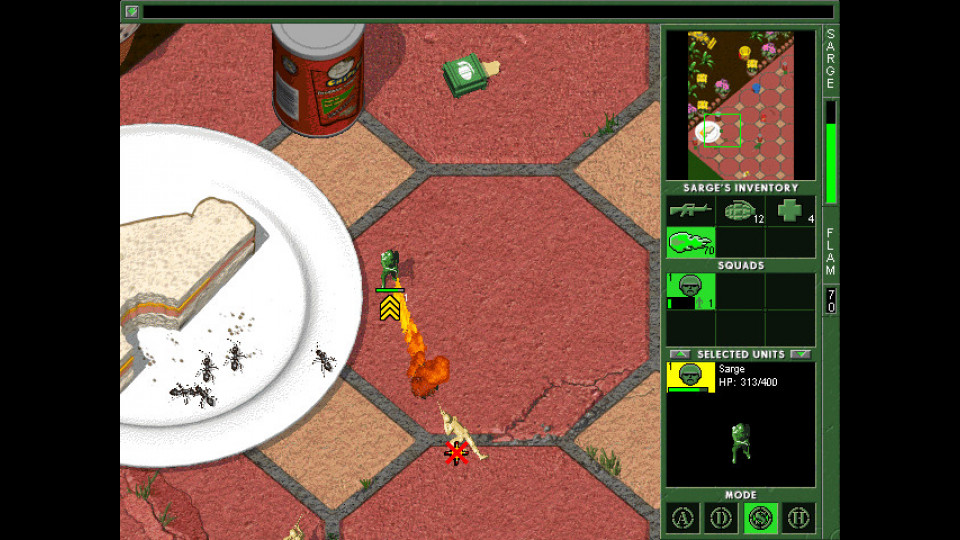Select the first squad portrait
This screenshot has width=960, height=540.
coord(691,289)
